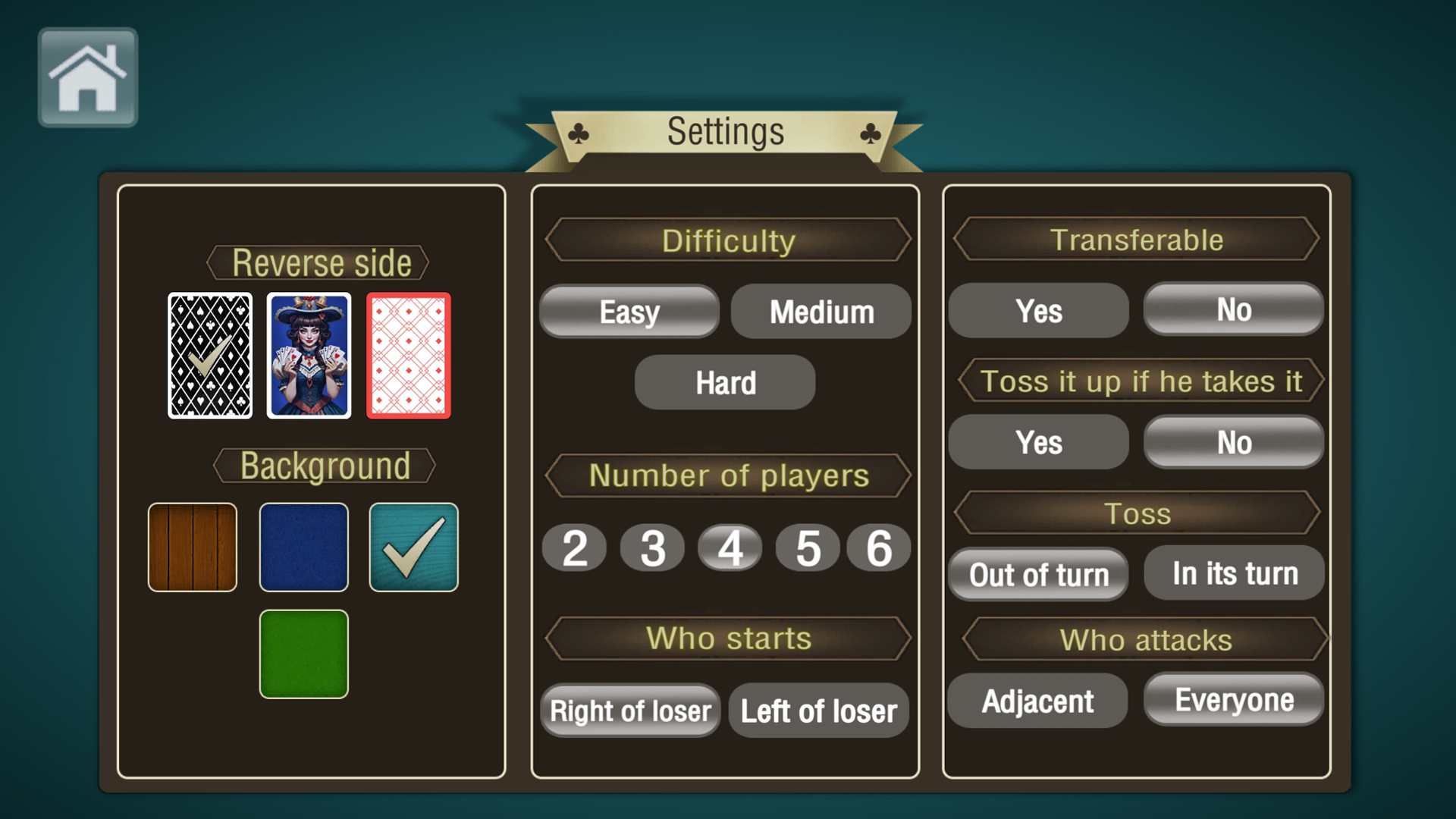The image size is (1456, 819).
Task: Select the green table background
Action: click(x=303, y=653)
